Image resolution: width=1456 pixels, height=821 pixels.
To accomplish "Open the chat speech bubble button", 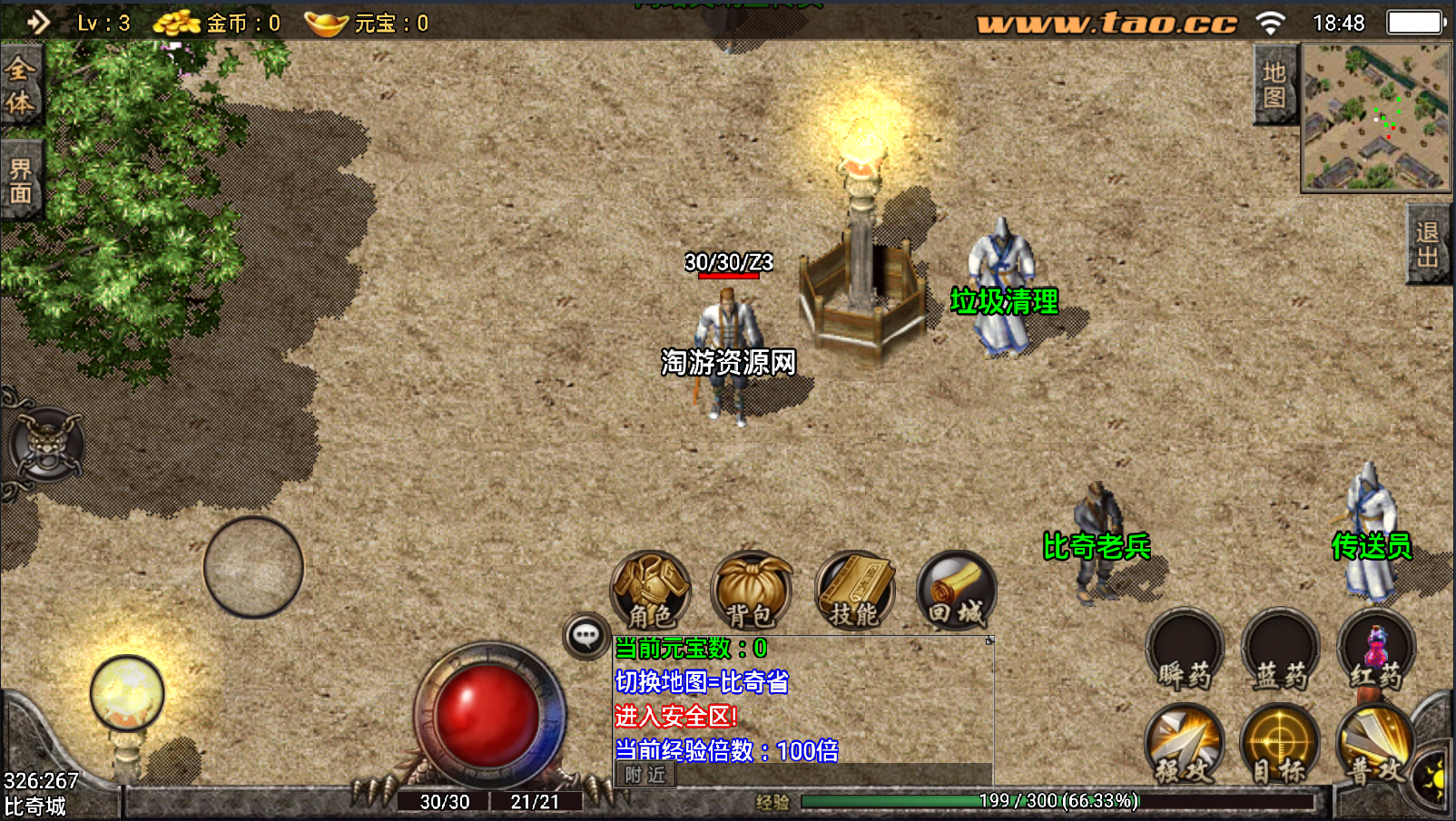I will click(x=585, y=636).
